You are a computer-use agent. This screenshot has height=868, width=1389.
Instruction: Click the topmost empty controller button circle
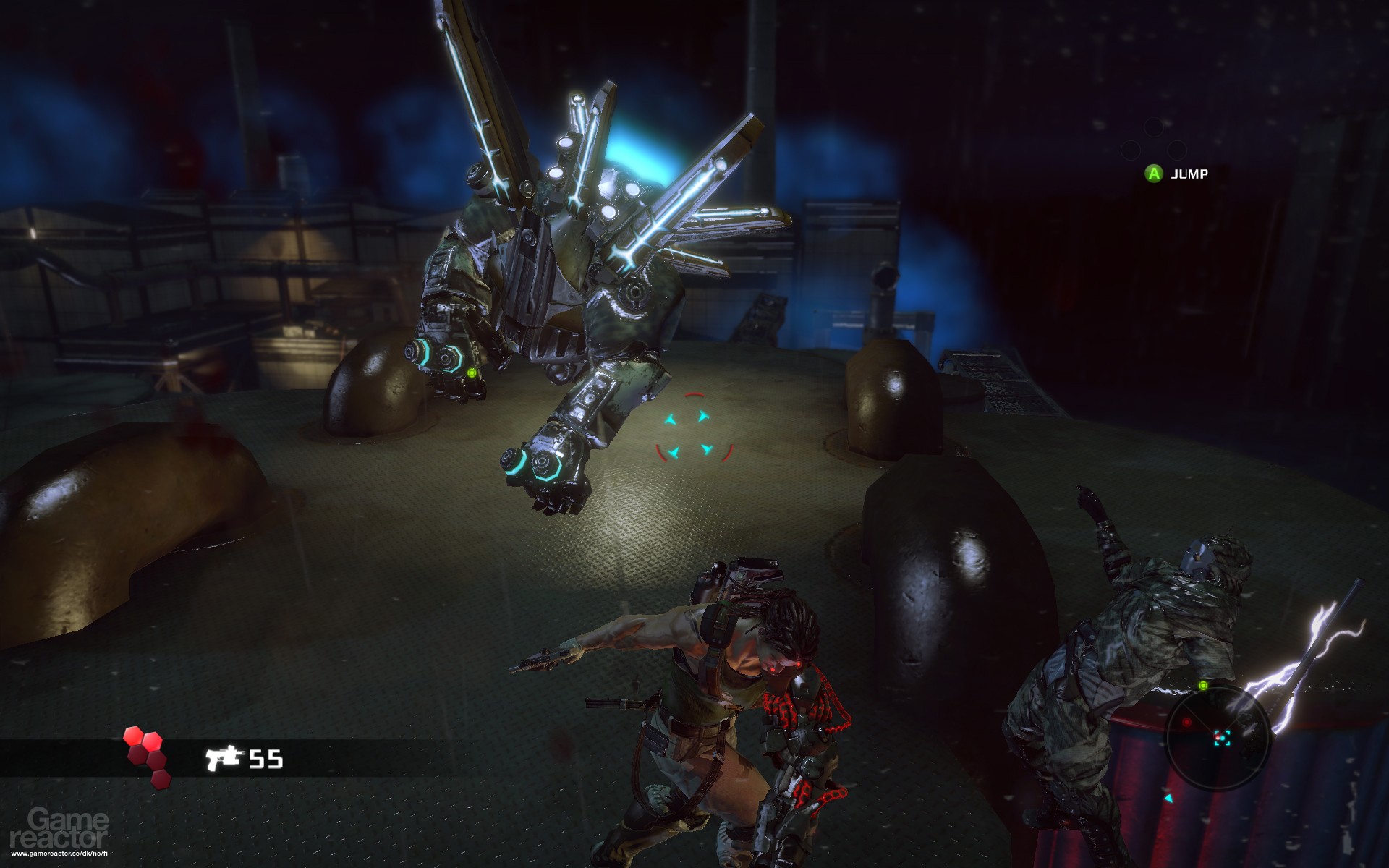click(x=1155, y=127)
